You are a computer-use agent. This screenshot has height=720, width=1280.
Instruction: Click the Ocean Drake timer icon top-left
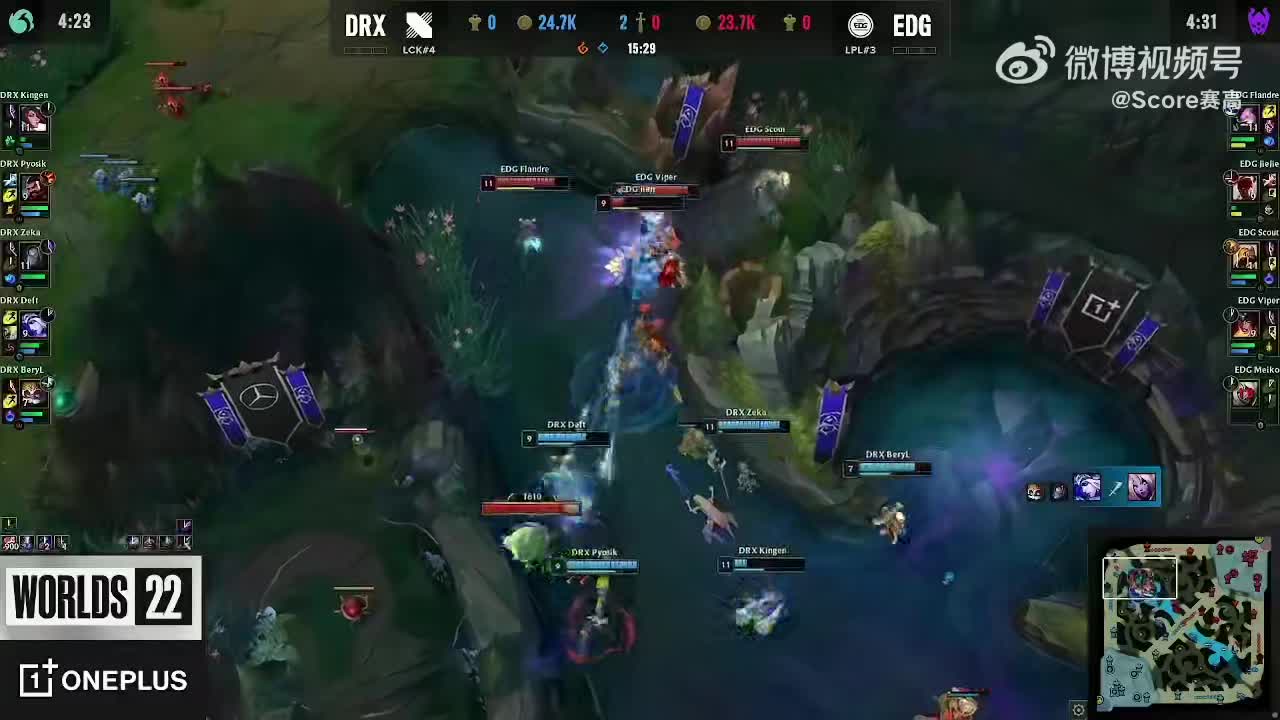pos(20,20)
